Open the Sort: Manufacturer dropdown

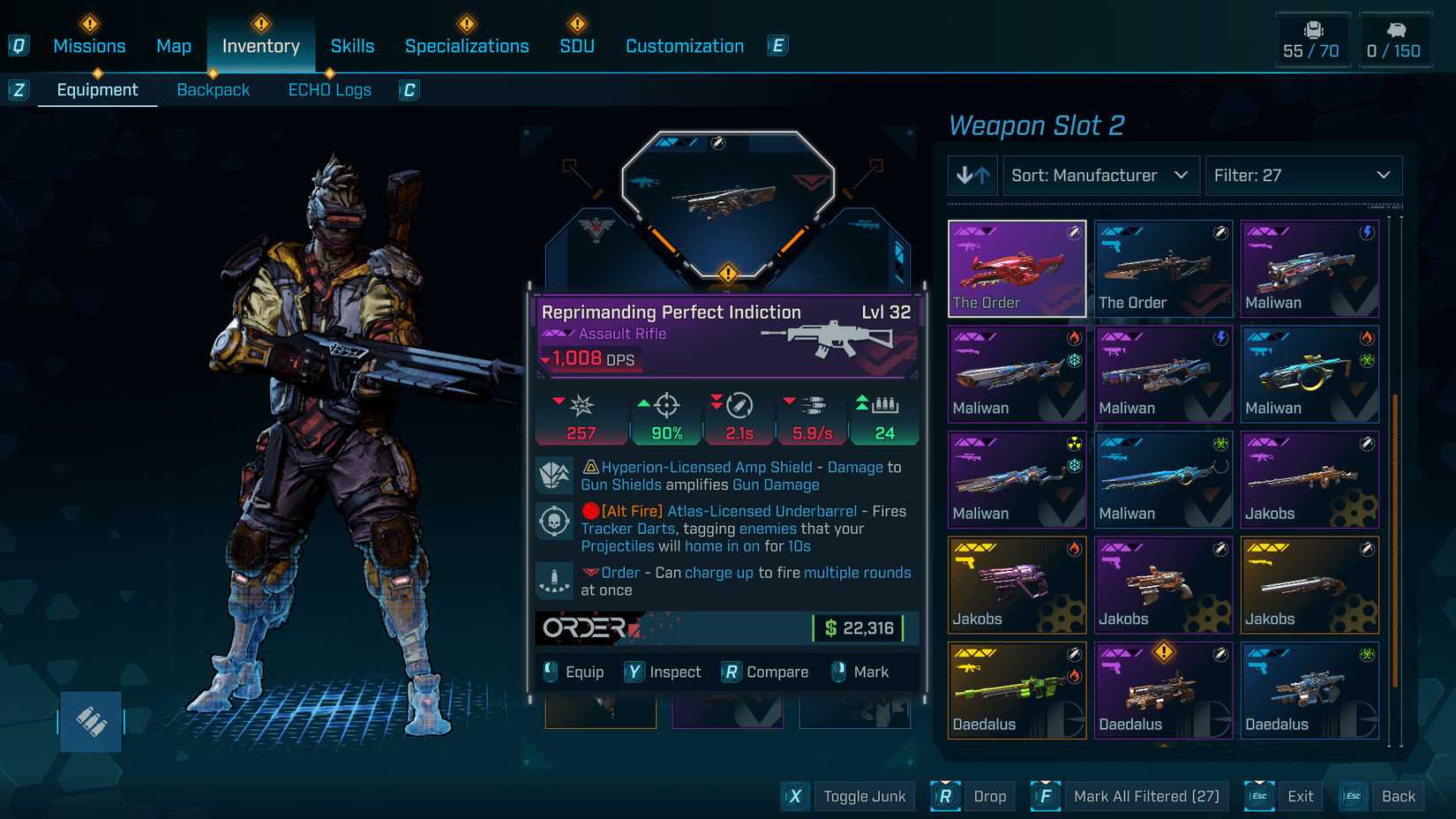pos(1100,176)
